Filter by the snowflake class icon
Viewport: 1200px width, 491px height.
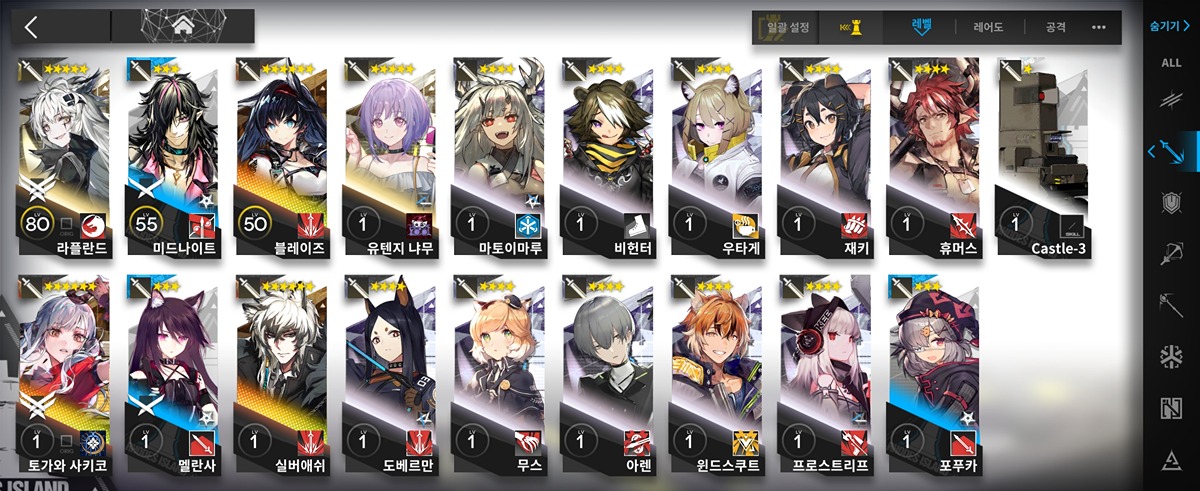pos(1171,356)
